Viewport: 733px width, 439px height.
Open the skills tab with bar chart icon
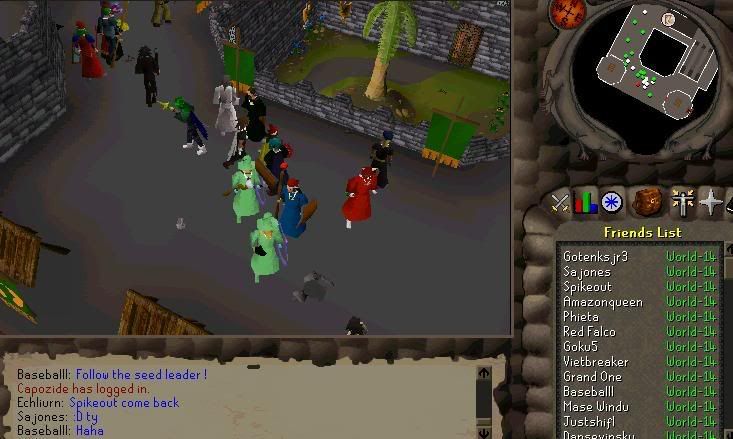[585, 203]
